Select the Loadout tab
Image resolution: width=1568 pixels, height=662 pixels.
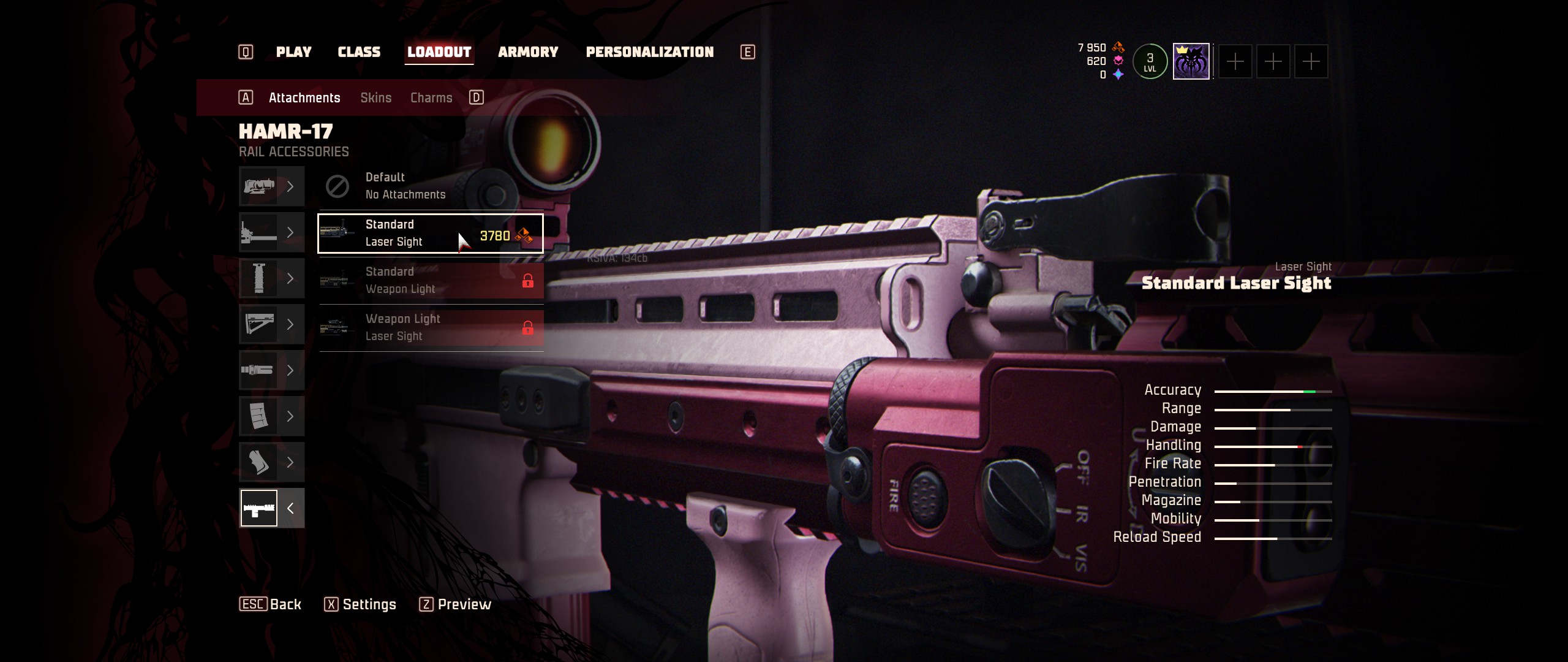coord(439,52)
